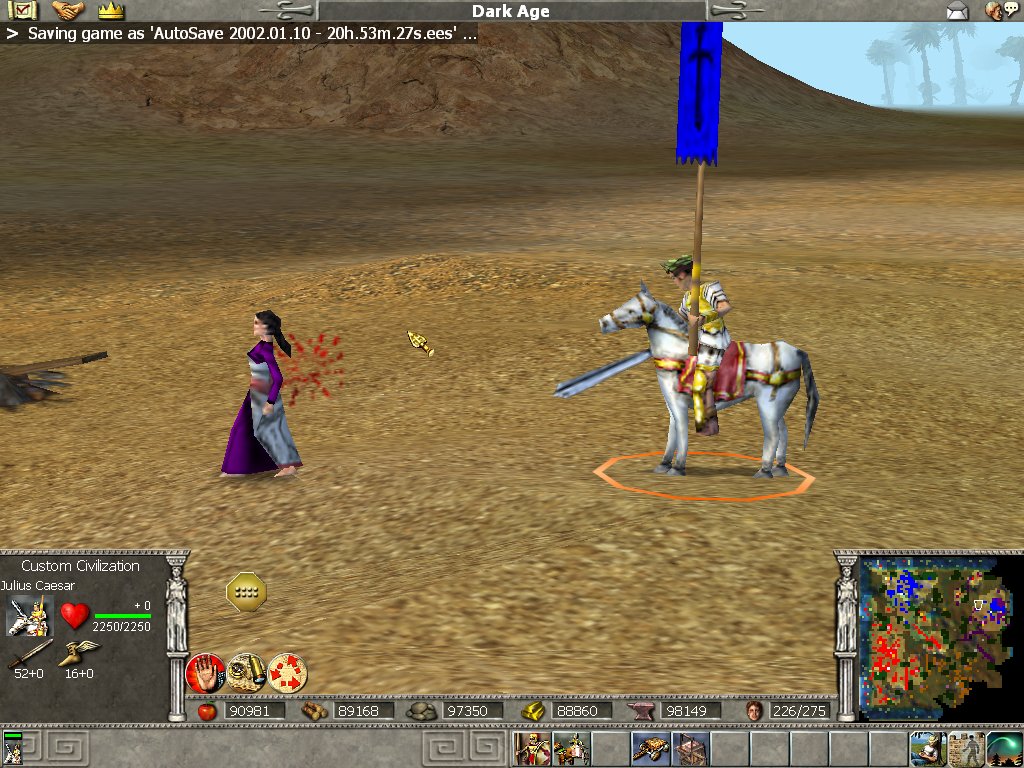Open the envelope messages icon
Viewport: 1024px width, 768px height.
957,11
